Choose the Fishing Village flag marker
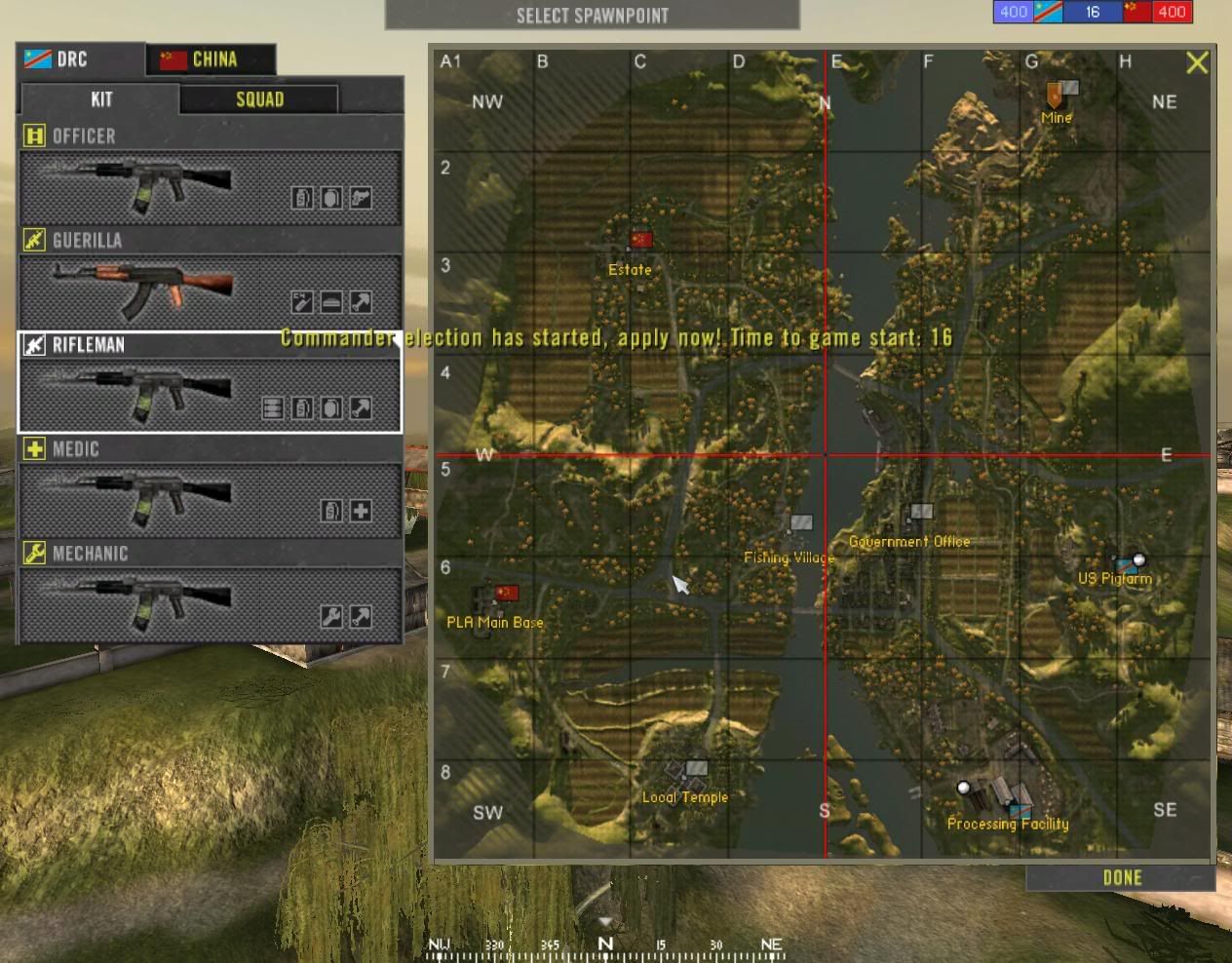1232x963 pixels. pyautogui.click(x=800, y=523)
